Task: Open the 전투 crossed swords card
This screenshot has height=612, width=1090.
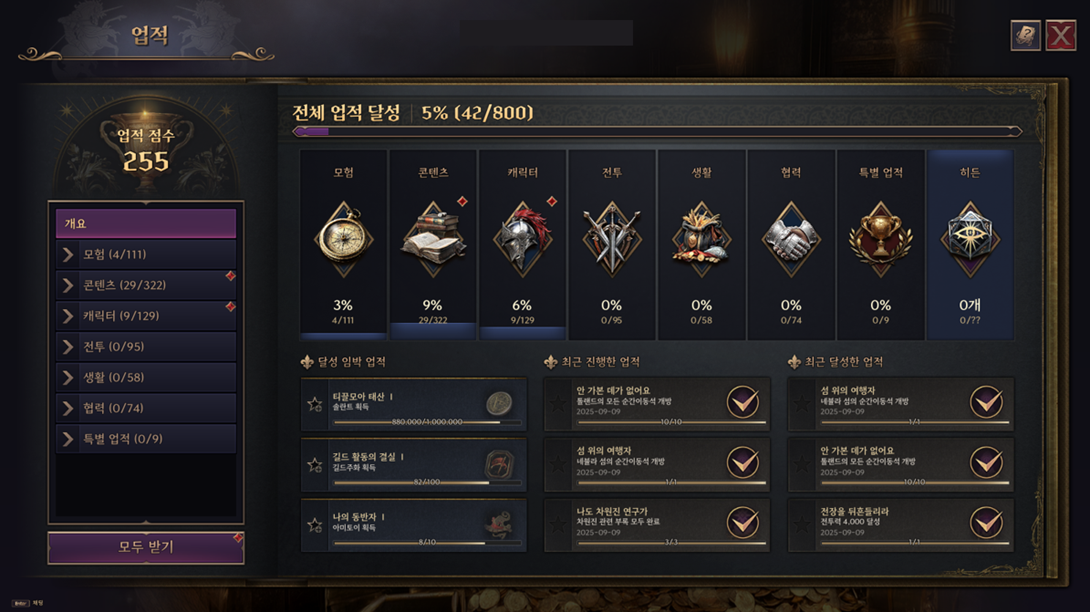Action: [x=612, y=245]
